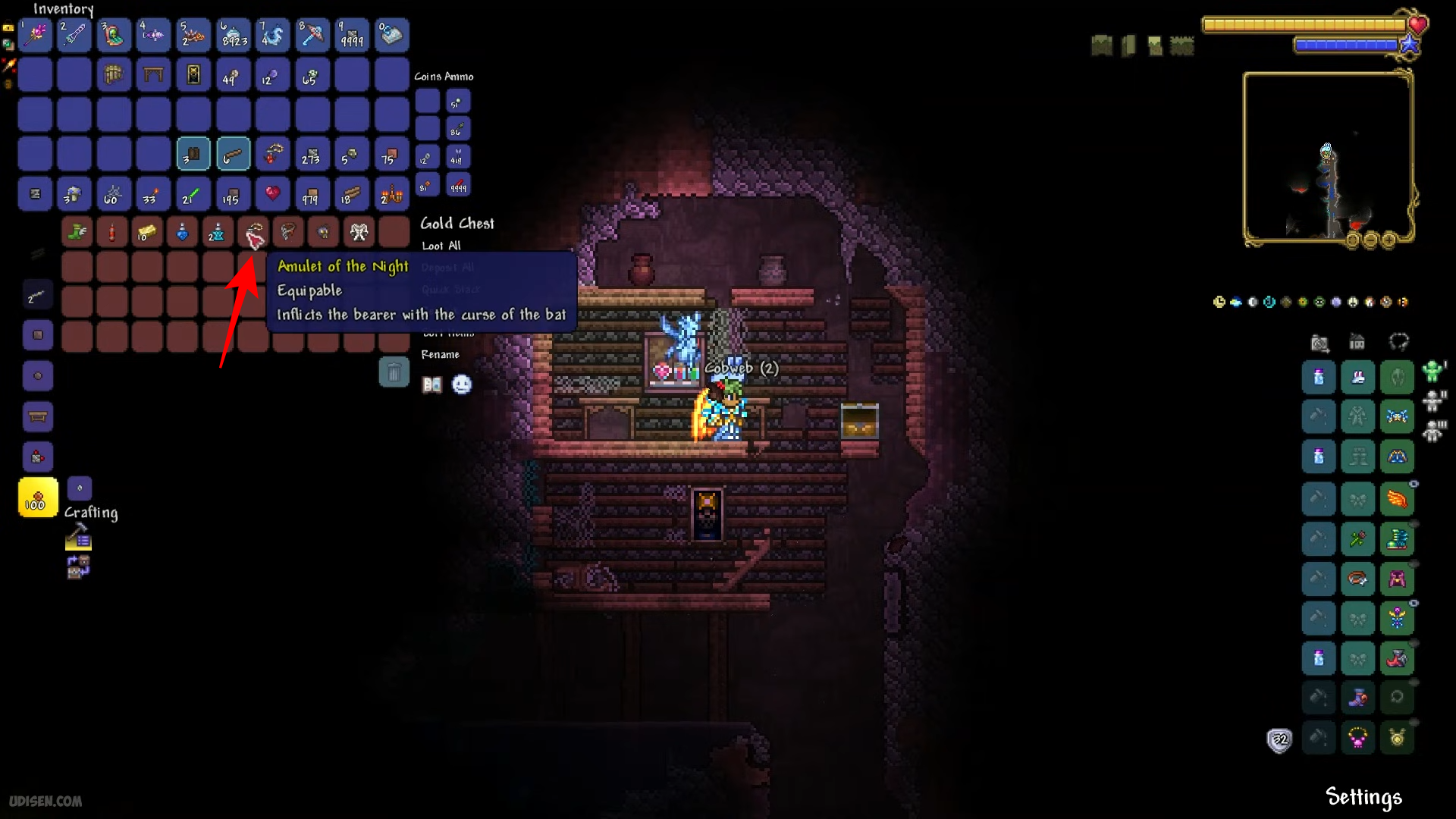Select the flame wings accessory slot
1456x819 pixels.
(1397, 499)
